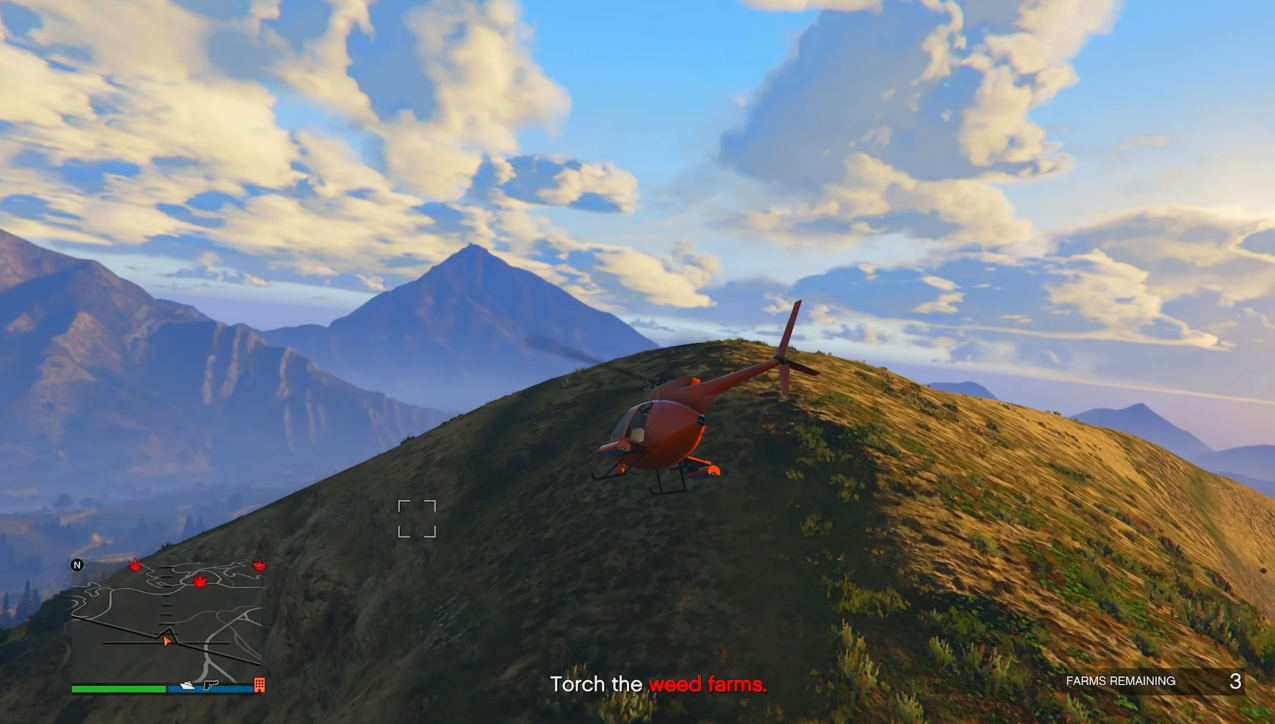This screenshot has height=724, width=1275.
Task: Click the pistol blip on minimap
Action: pyautogui.click(x=210, y=685)
